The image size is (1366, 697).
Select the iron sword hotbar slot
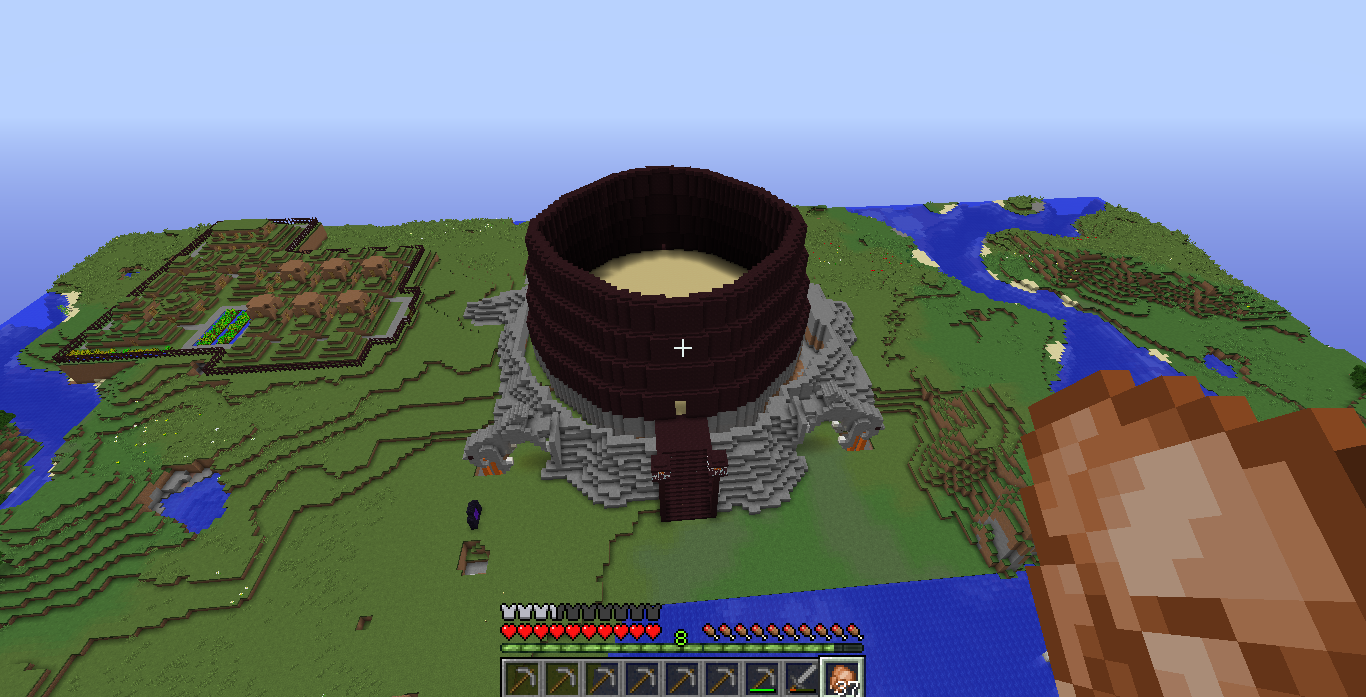pyautogui.click(x=800, y=678)
